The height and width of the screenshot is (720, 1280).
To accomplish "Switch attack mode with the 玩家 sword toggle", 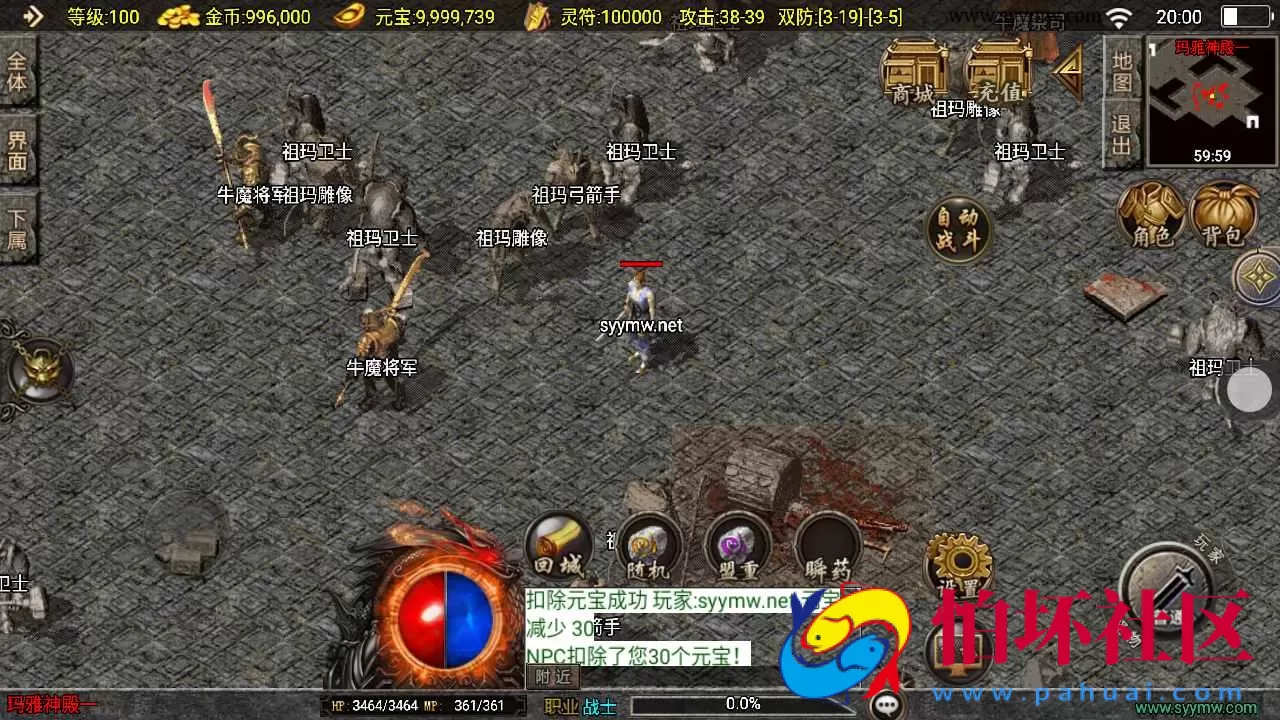I will 1170,590.
